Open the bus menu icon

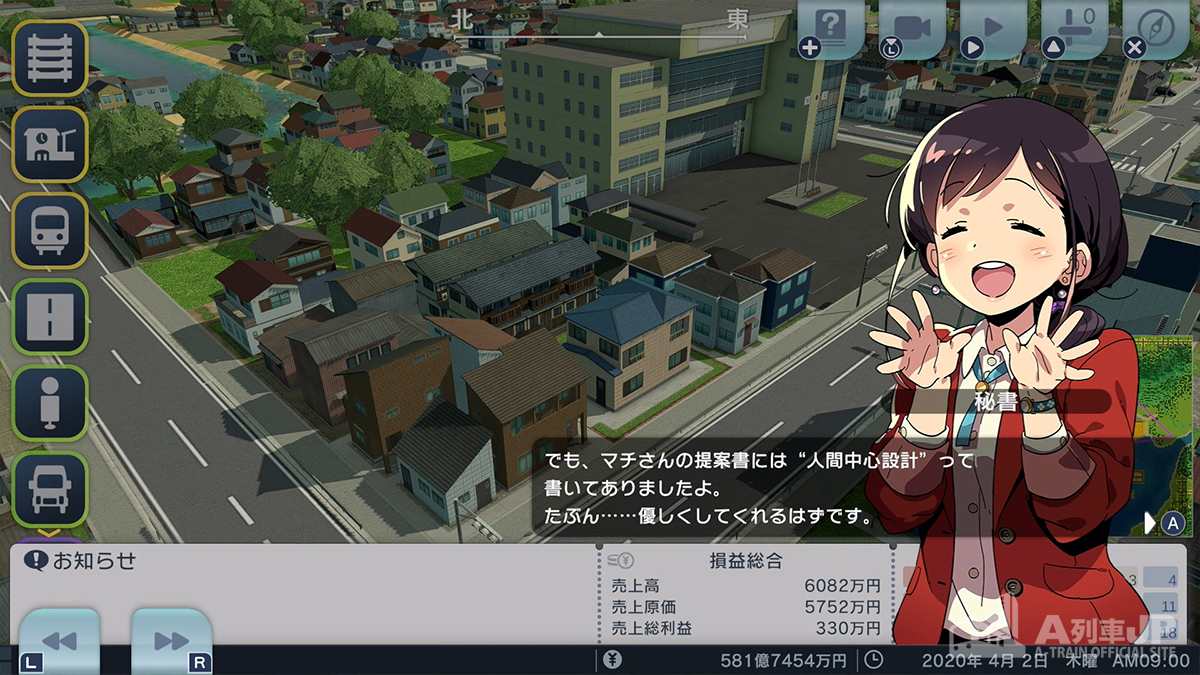pos(49,231)
